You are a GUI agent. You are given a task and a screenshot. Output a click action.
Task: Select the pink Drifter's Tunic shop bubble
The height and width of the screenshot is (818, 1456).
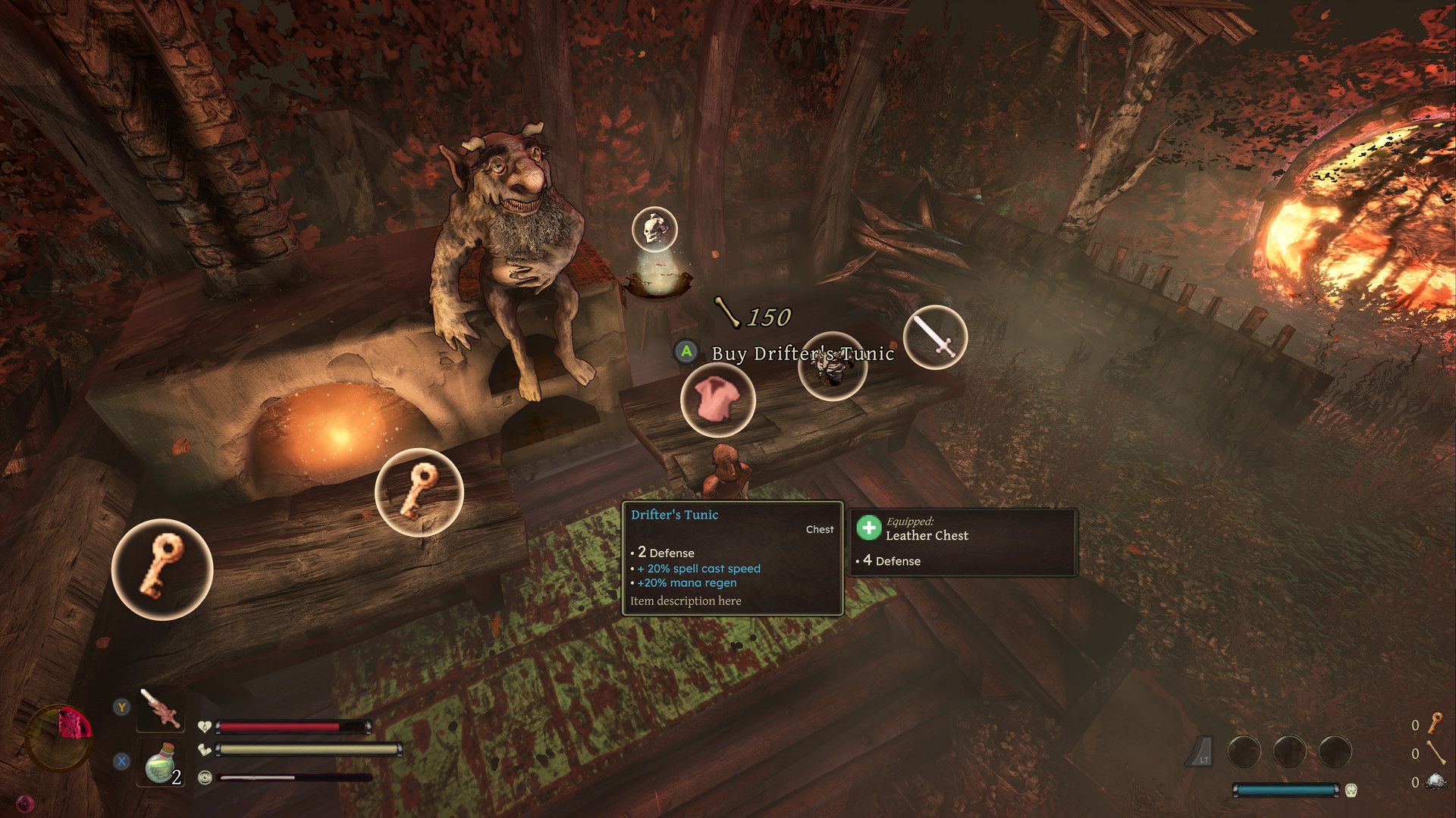click(x=717, y=400)
